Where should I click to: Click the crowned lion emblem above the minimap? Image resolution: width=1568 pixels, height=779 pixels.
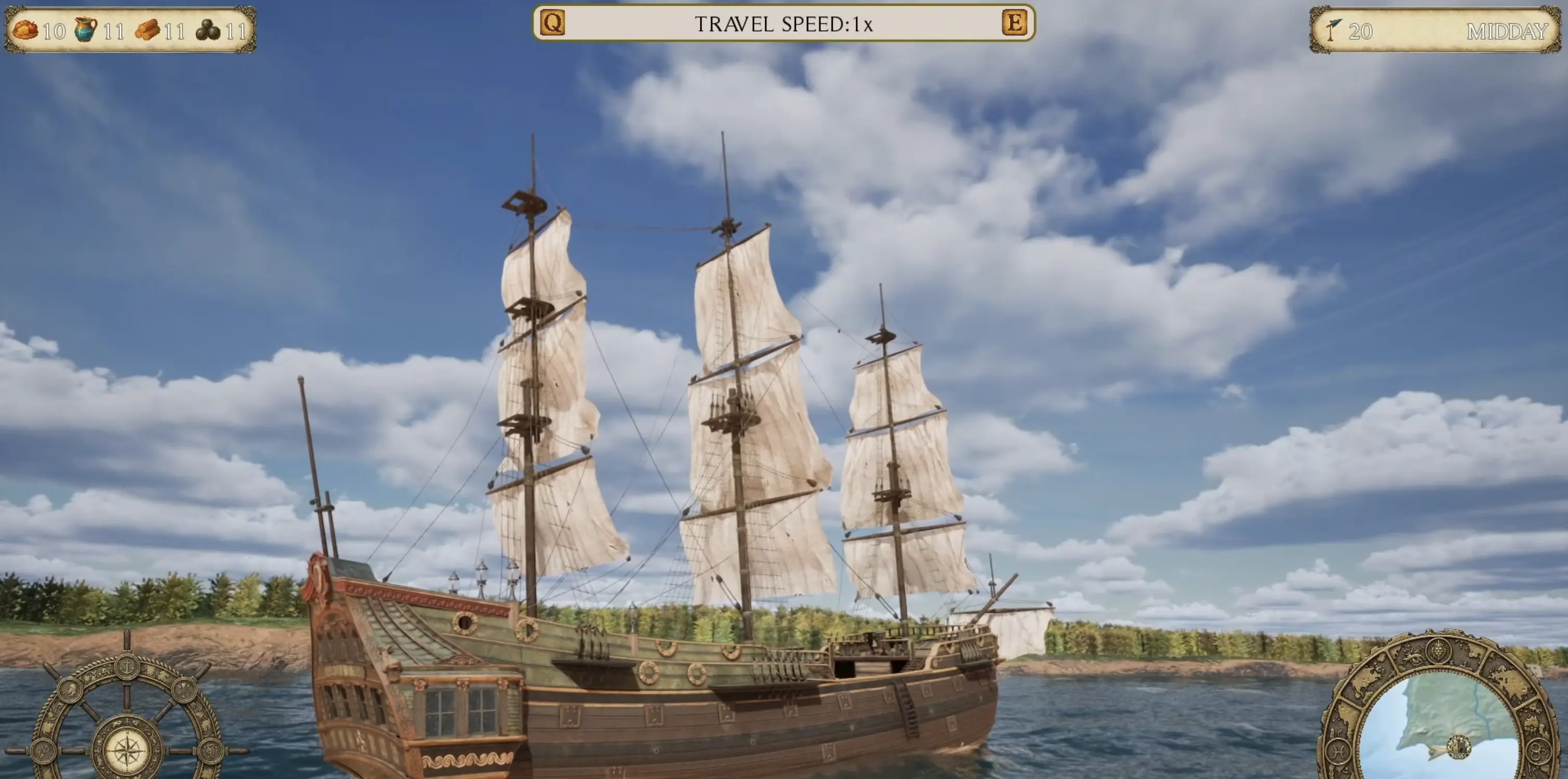1439,651
